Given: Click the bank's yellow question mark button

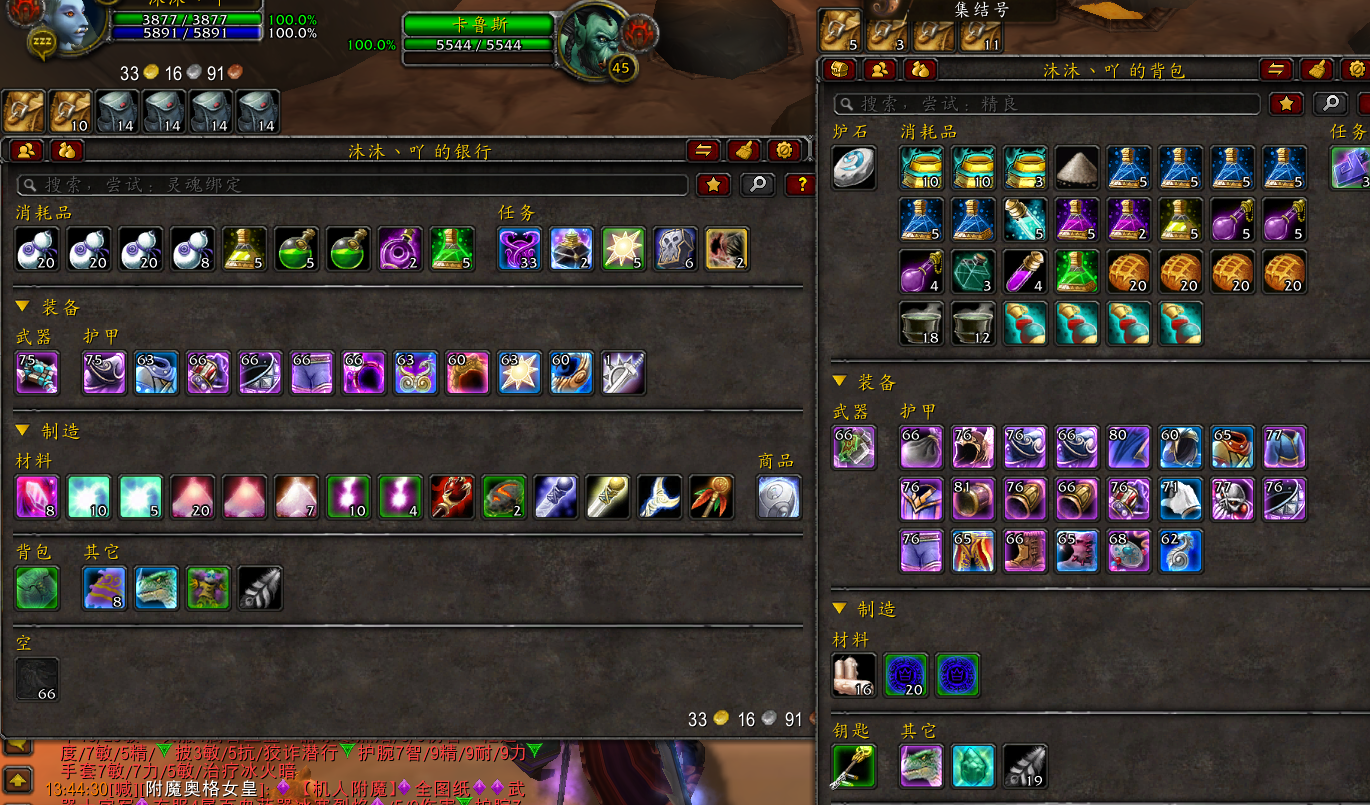Looking at the screenshot, I should pyautogui.click(x=800, y=185).
